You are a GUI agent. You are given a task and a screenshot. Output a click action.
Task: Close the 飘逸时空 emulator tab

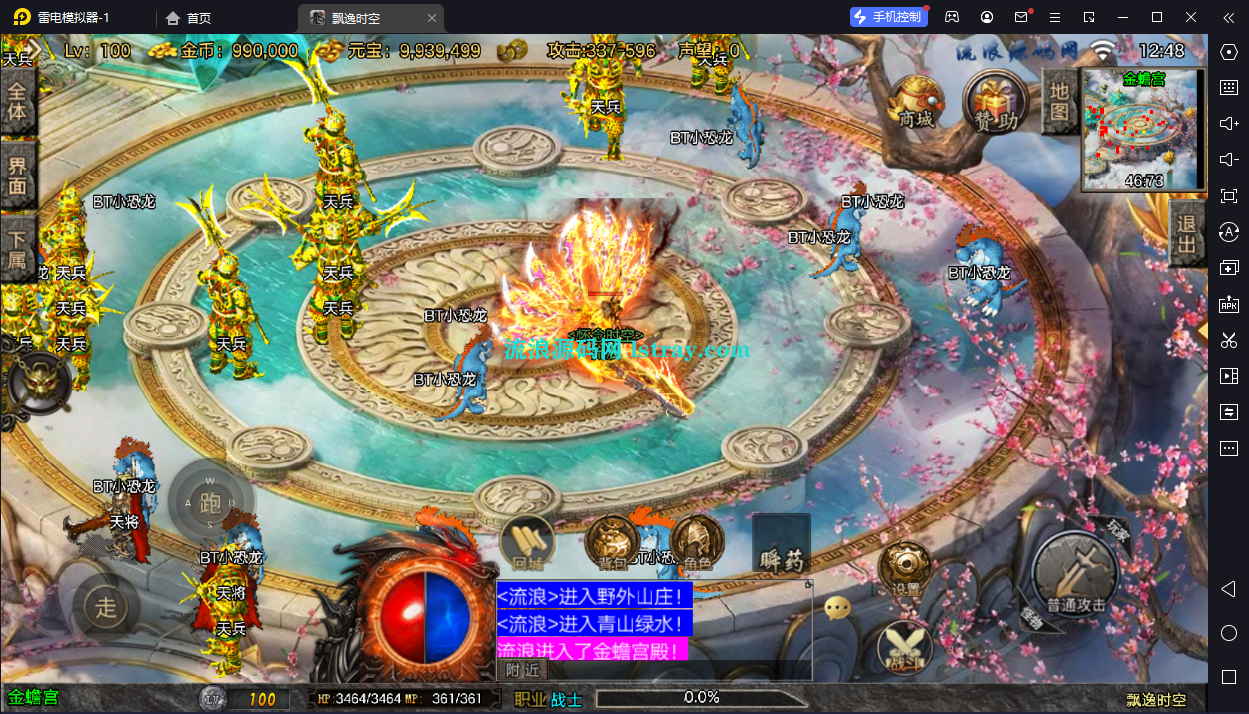click(x=431, y=18)
